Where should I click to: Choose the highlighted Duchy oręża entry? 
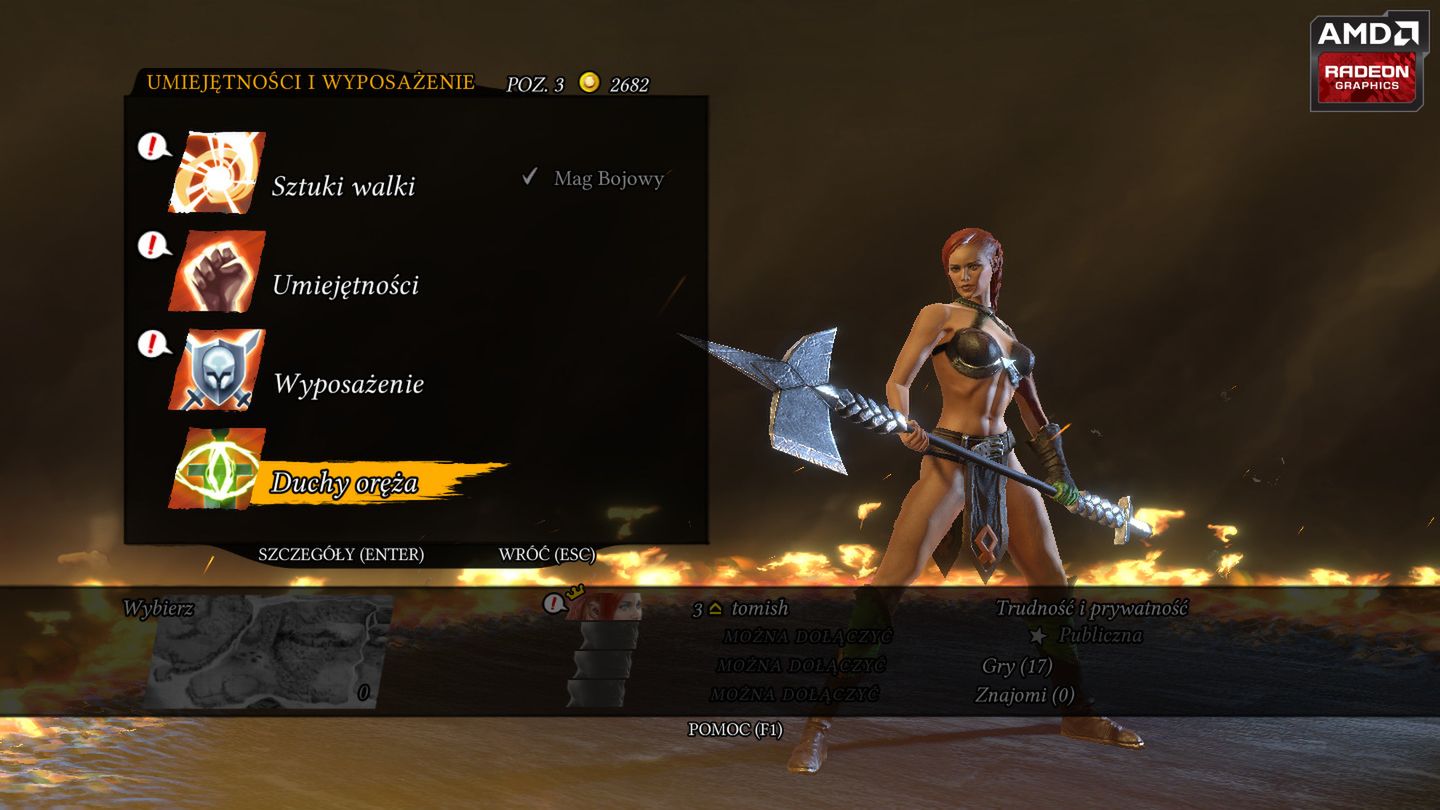344,484
